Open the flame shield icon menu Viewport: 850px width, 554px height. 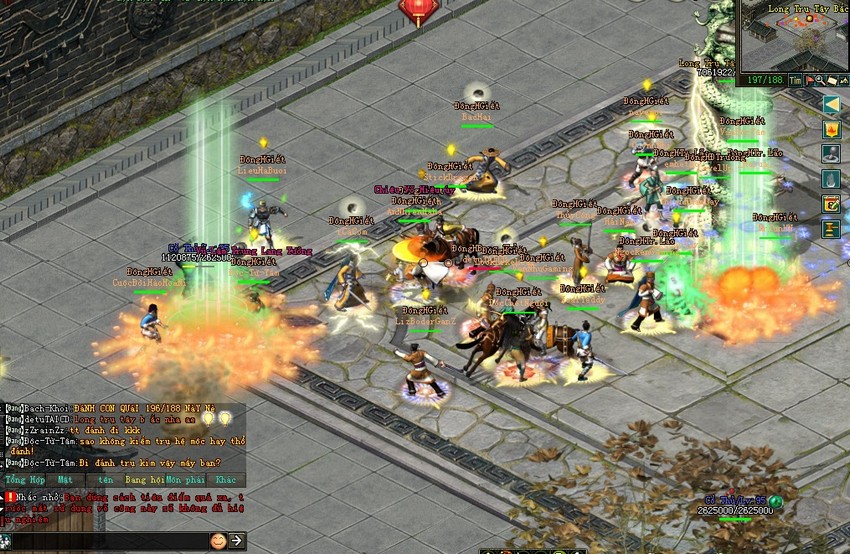tap(831, 129)
